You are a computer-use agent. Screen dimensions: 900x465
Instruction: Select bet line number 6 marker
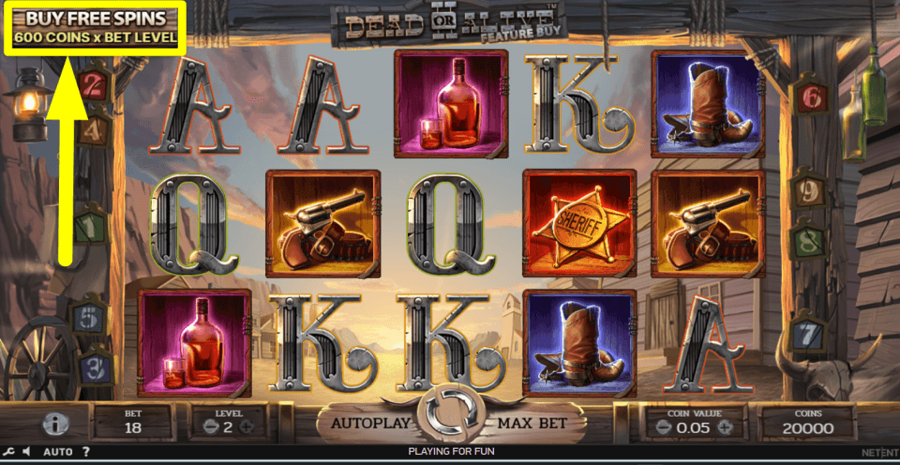point(810,97)
